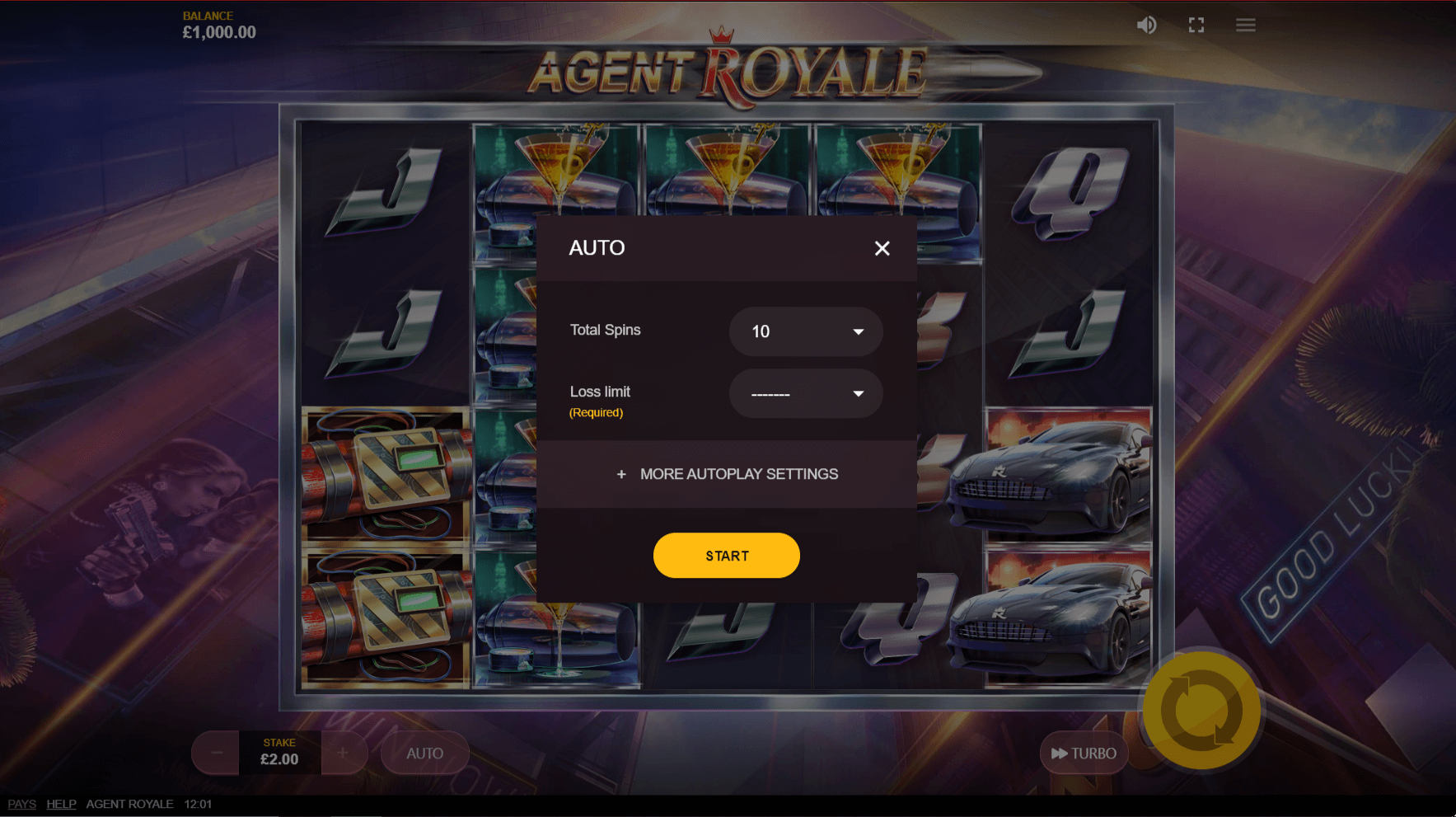The height and width of the screenshot is (817, 1456).
Task: Click the £2.00 stake display
Action: coord(279,752)
